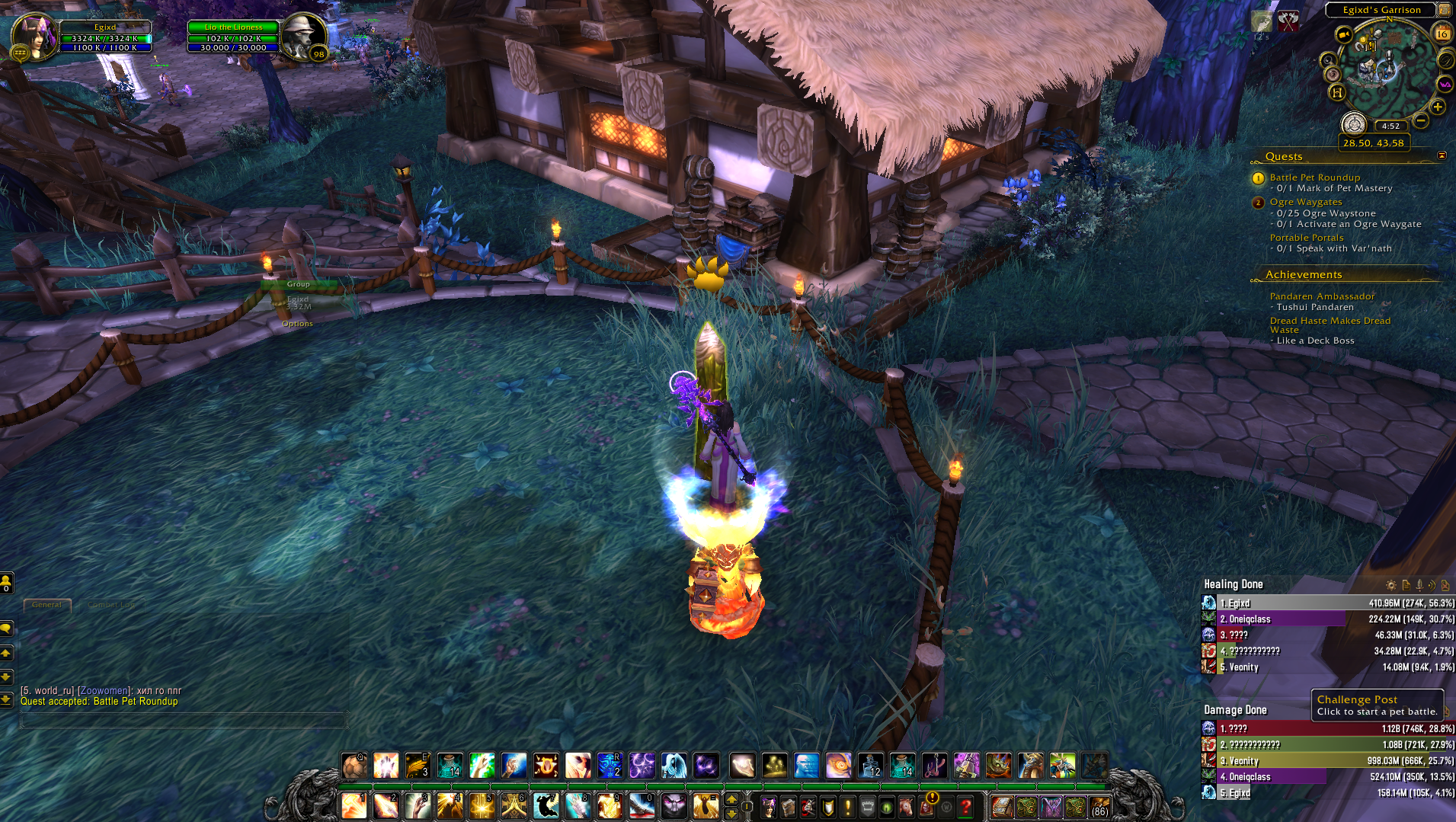Screen dimensions: 1456x822
Task: Collapse the Quests objective tracker
Action: point(1442,155)
